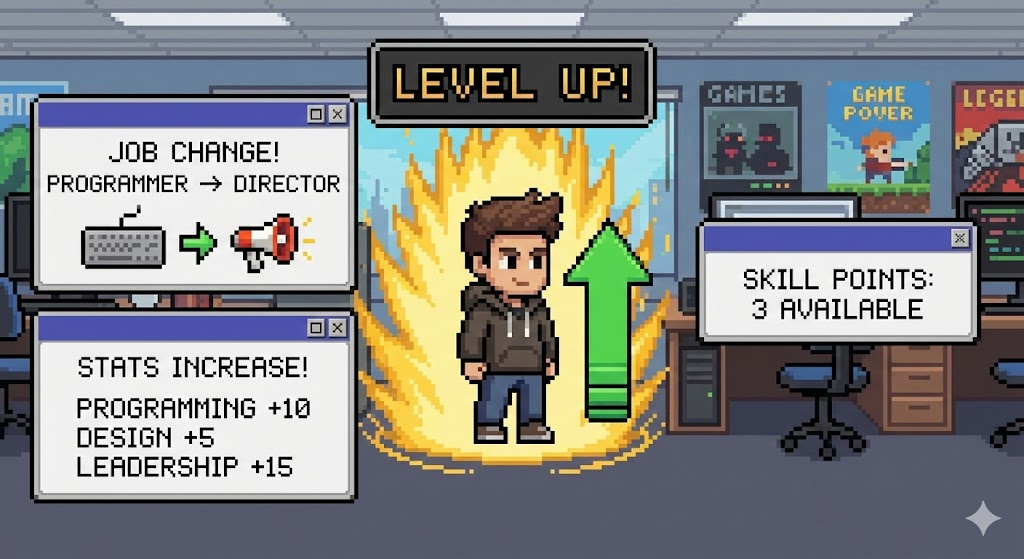Maximize the Stats Increase window
This screenshot has width=1024, height=559.
316,328
